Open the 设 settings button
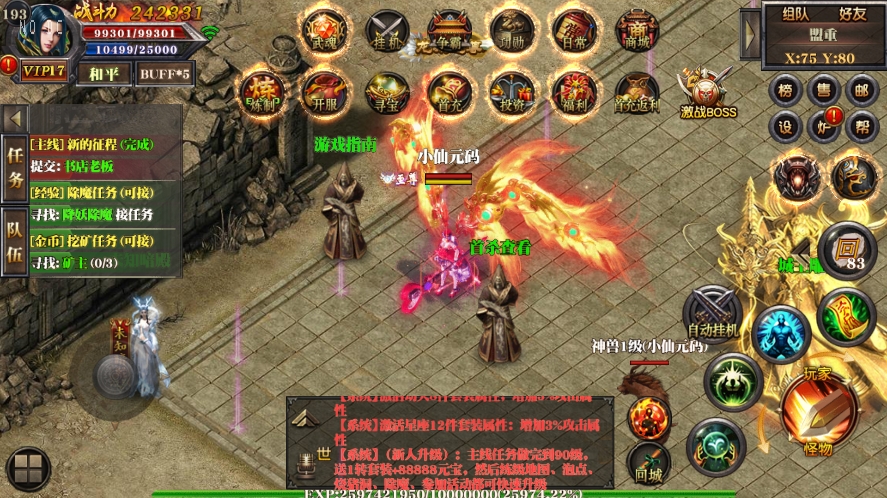887x498 pixels. 786,127
